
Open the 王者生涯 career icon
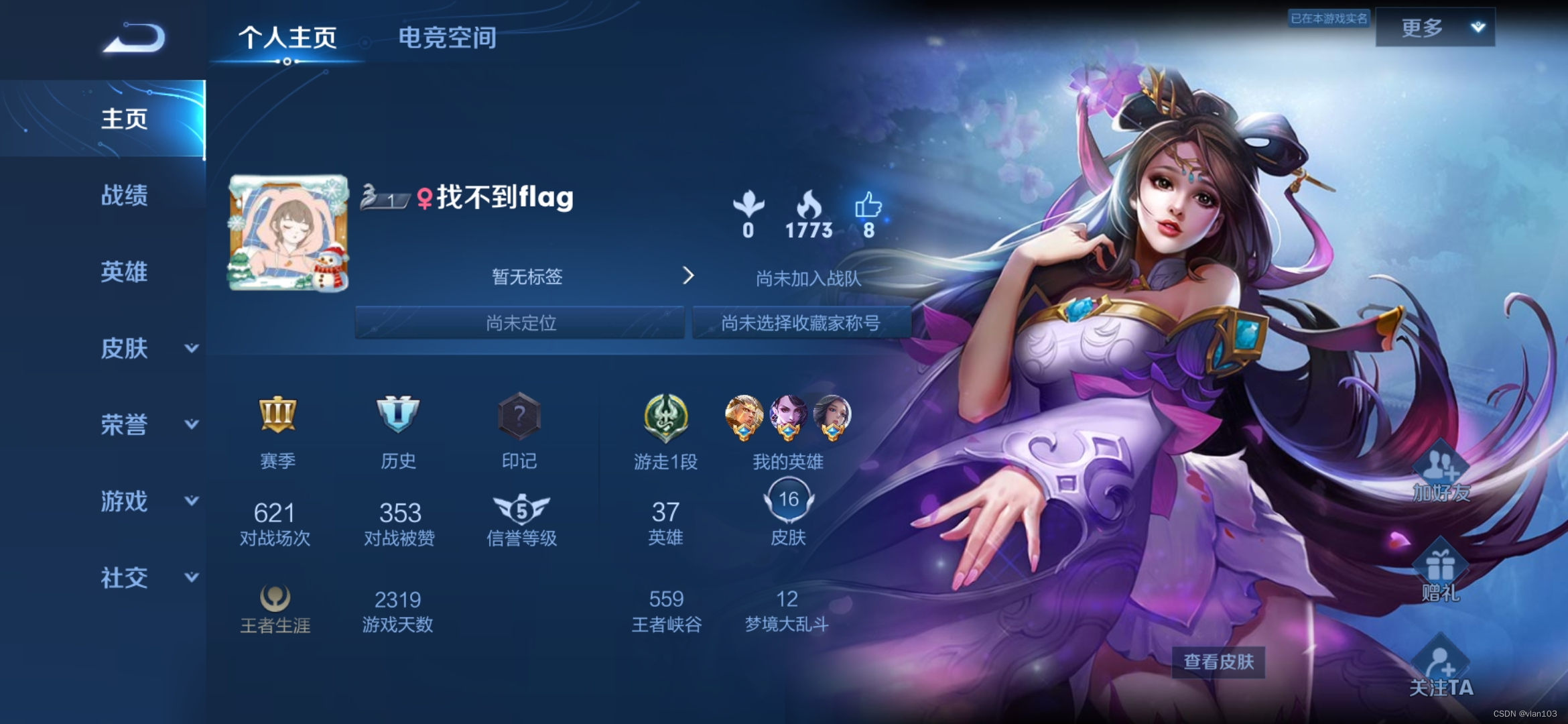[x=275, y=599]
